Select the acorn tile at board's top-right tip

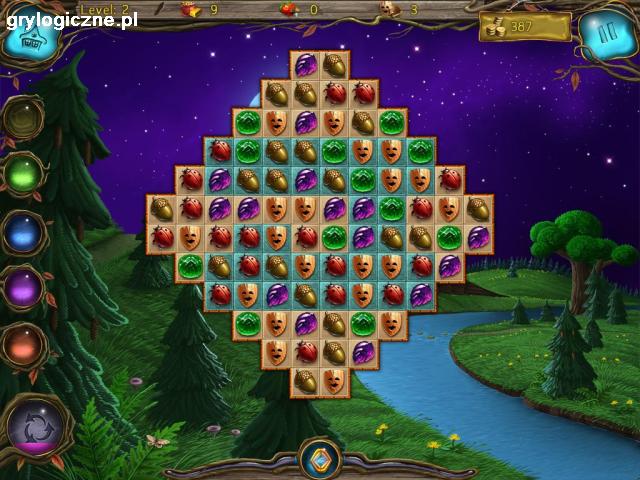[x=335, y=66]
